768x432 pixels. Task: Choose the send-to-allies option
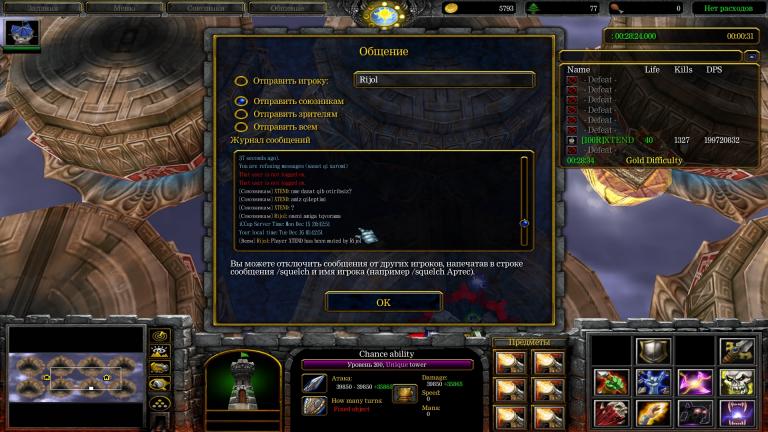click(x=241, y=101)
